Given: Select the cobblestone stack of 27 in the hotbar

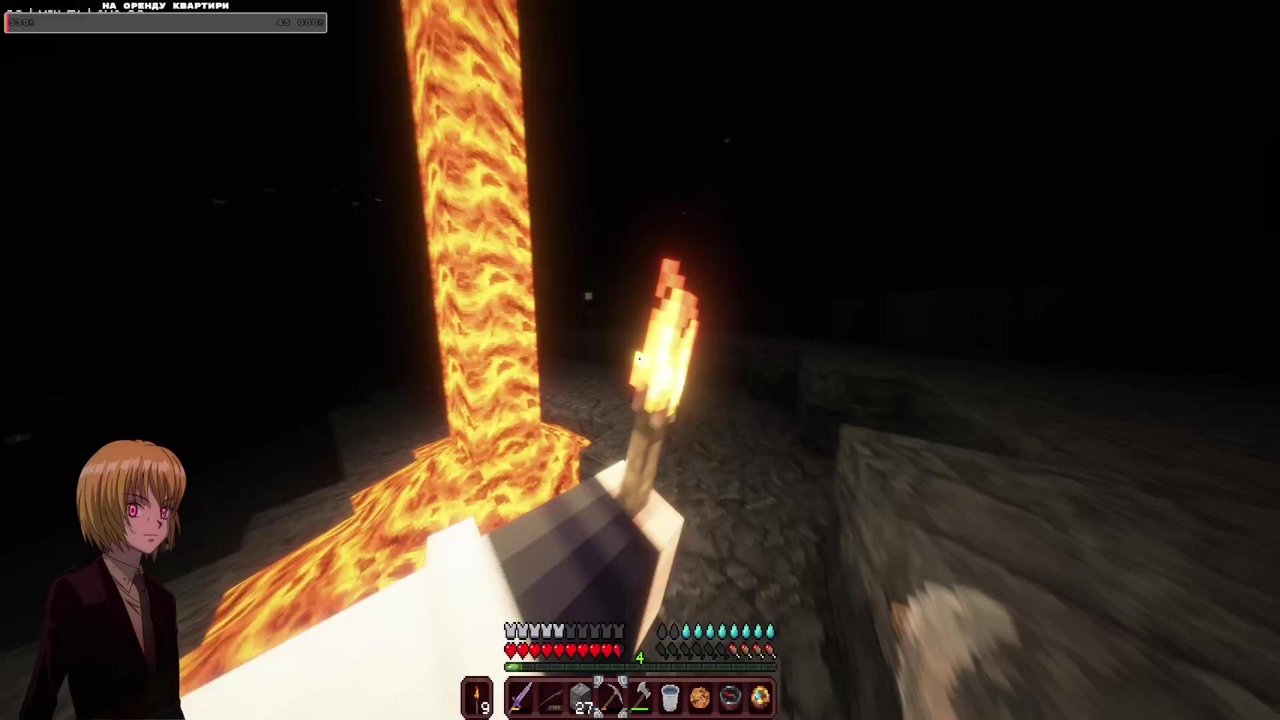Looking at the screenshot, I should pyautogui.click(x=580, y=695).
